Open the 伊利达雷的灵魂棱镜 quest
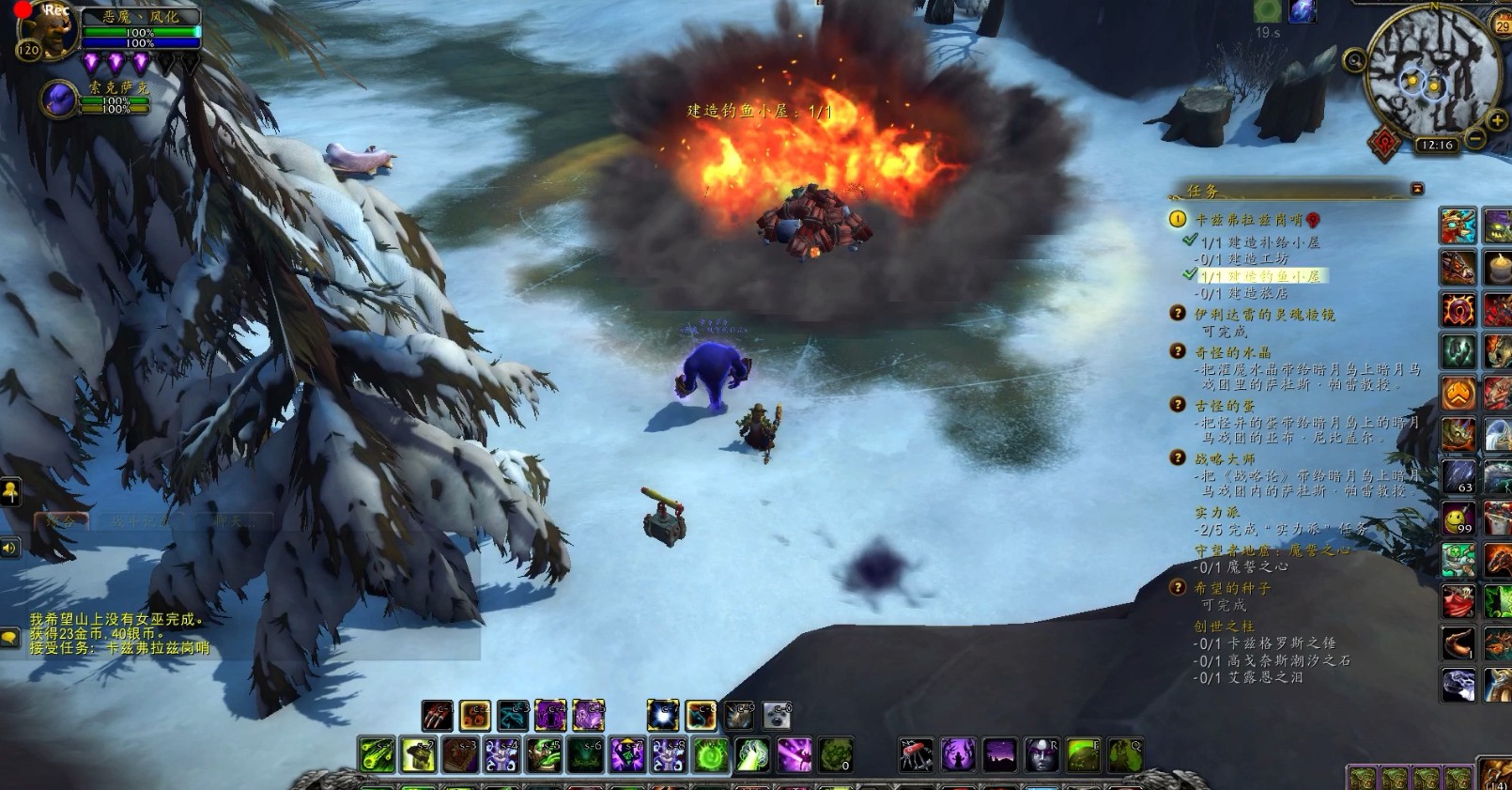The image size is (1512, 790). tap(1263, 315)
